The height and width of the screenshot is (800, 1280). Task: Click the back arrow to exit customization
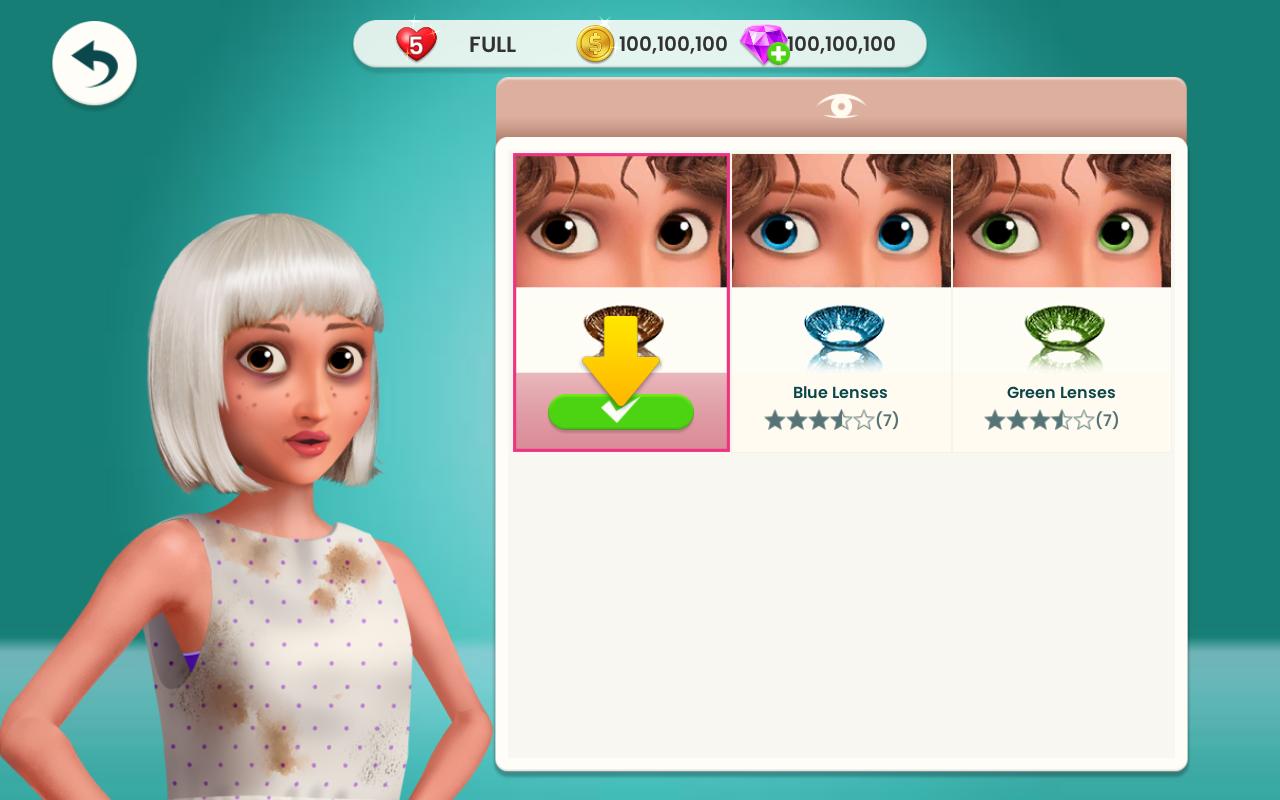coord(94,62)
